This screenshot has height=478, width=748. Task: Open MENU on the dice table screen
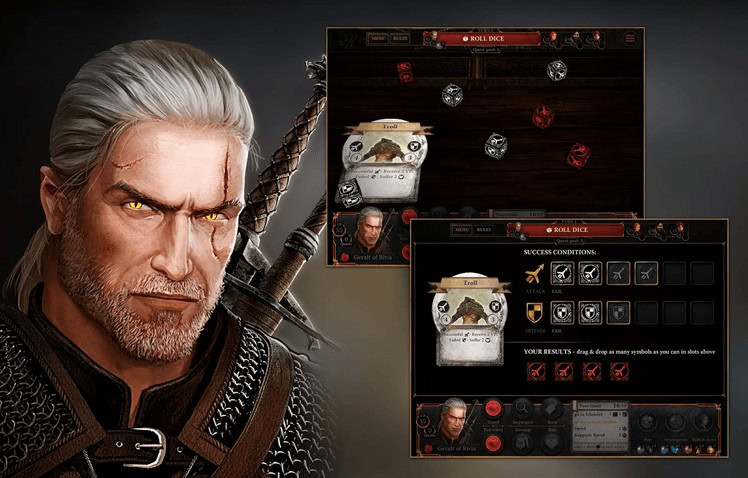(377, 39)
